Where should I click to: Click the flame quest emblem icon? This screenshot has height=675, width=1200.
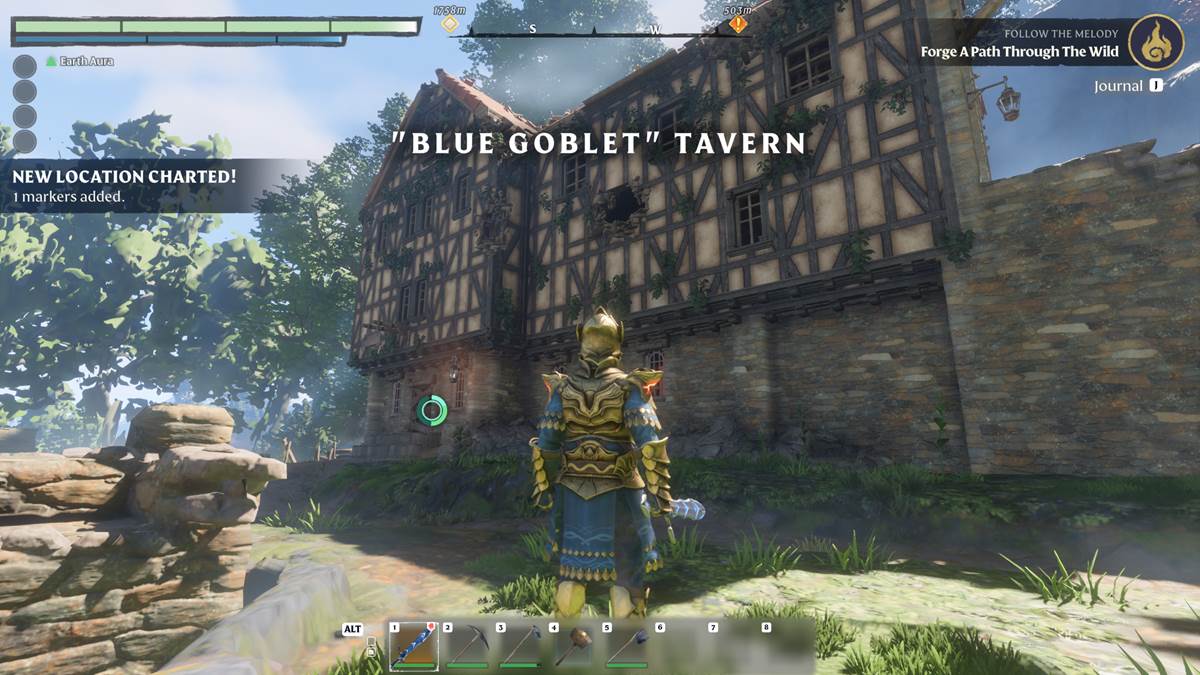(x=1156, y=42)
